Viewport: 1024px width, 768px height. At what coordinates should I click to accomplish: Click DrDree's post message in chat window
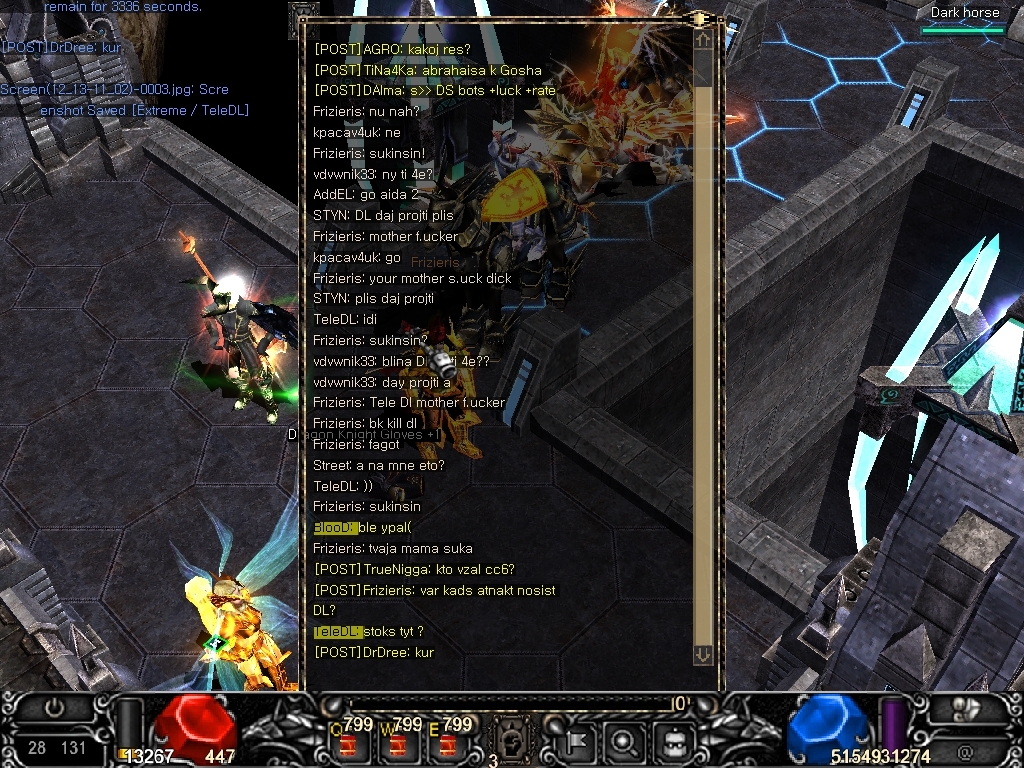pyautogui.click(x=374, y=652)
